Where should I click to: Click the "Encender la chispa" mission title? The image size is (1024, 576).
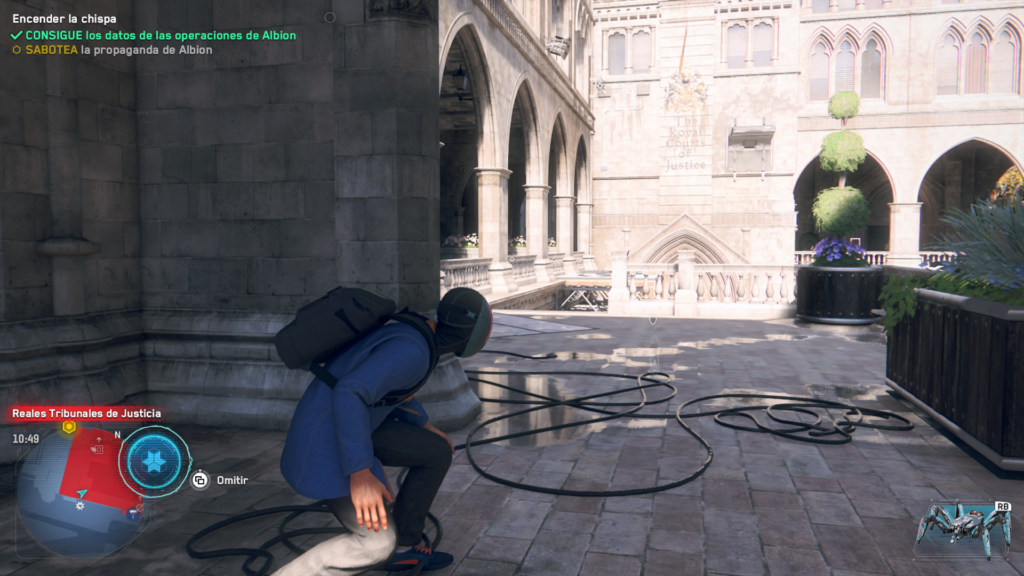(x=64, y=18)
